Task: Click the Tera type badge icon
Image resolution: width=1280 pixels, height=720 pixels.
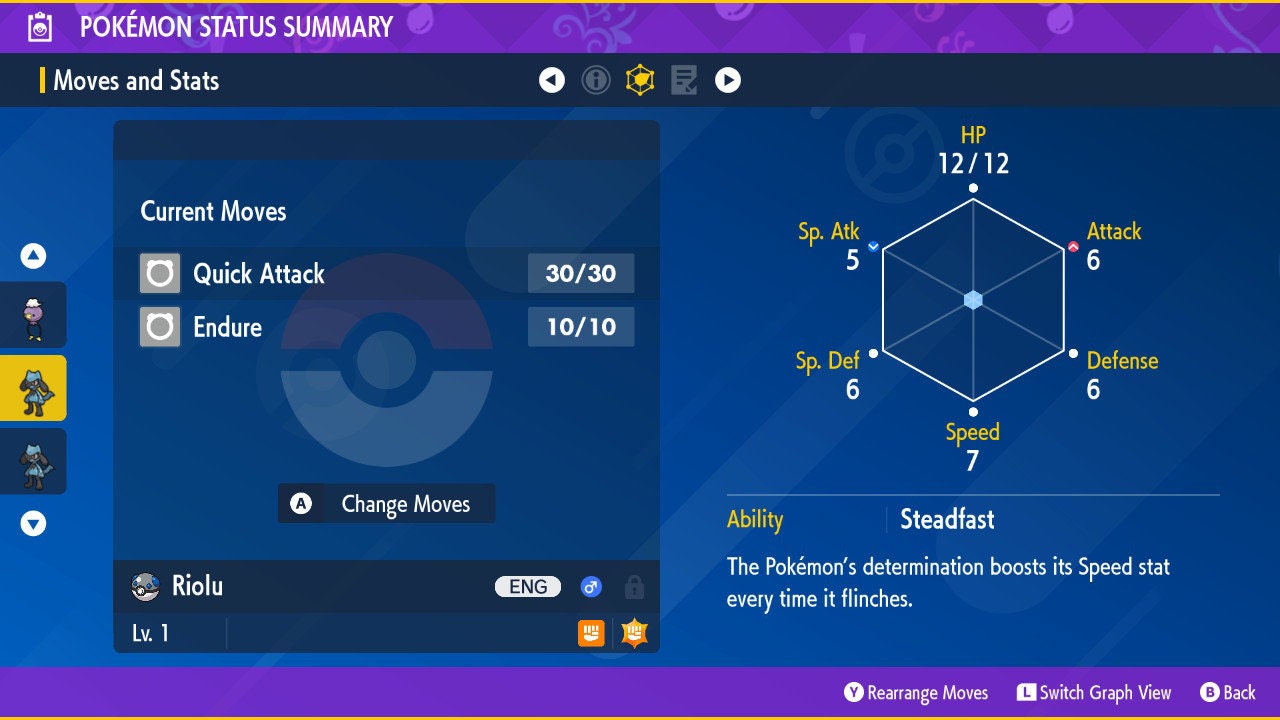Action: coord(634,633)
